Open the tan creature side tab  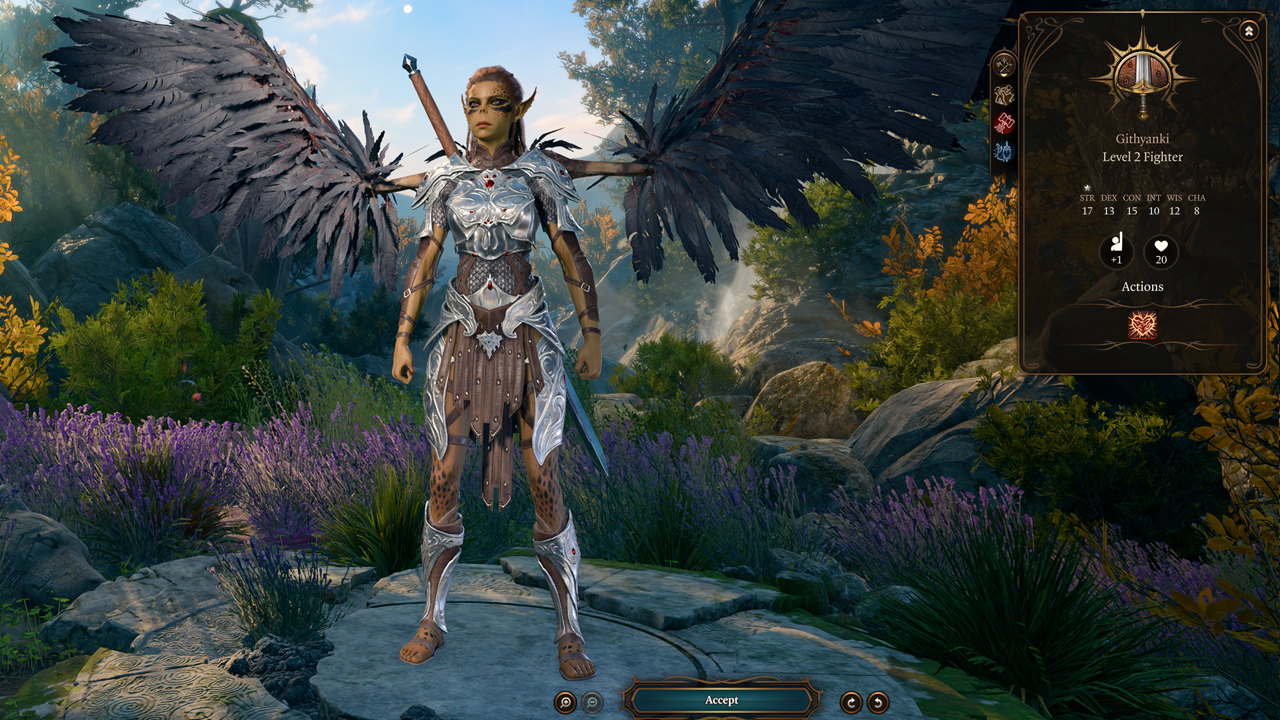1004,94
